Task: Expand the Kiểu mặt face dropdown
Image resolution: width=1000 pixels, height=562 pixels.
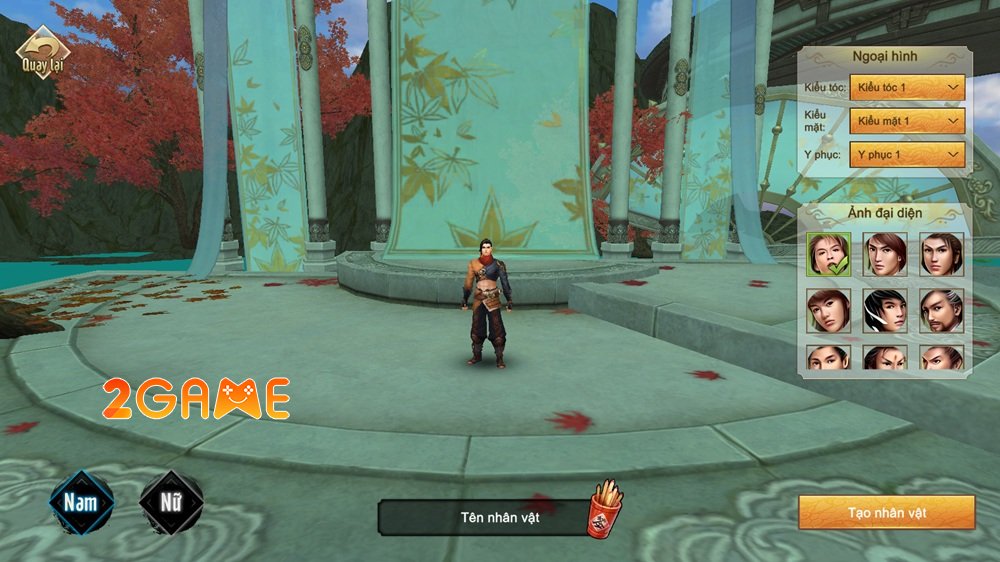Action: pyautogui.click(x=907, y=122)
